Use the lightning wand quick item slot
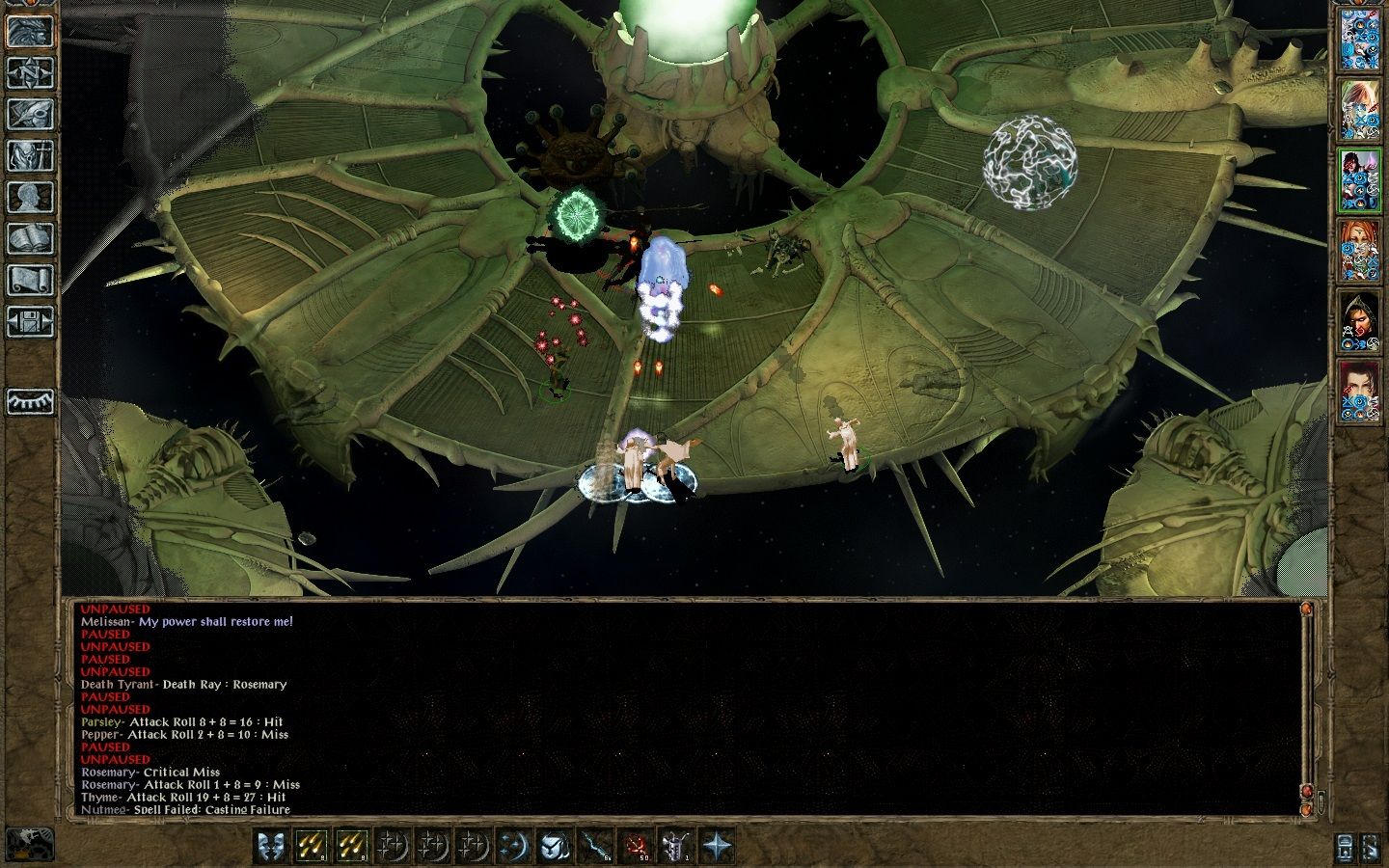Viewport: 1389px width, 868px height. 594,846
